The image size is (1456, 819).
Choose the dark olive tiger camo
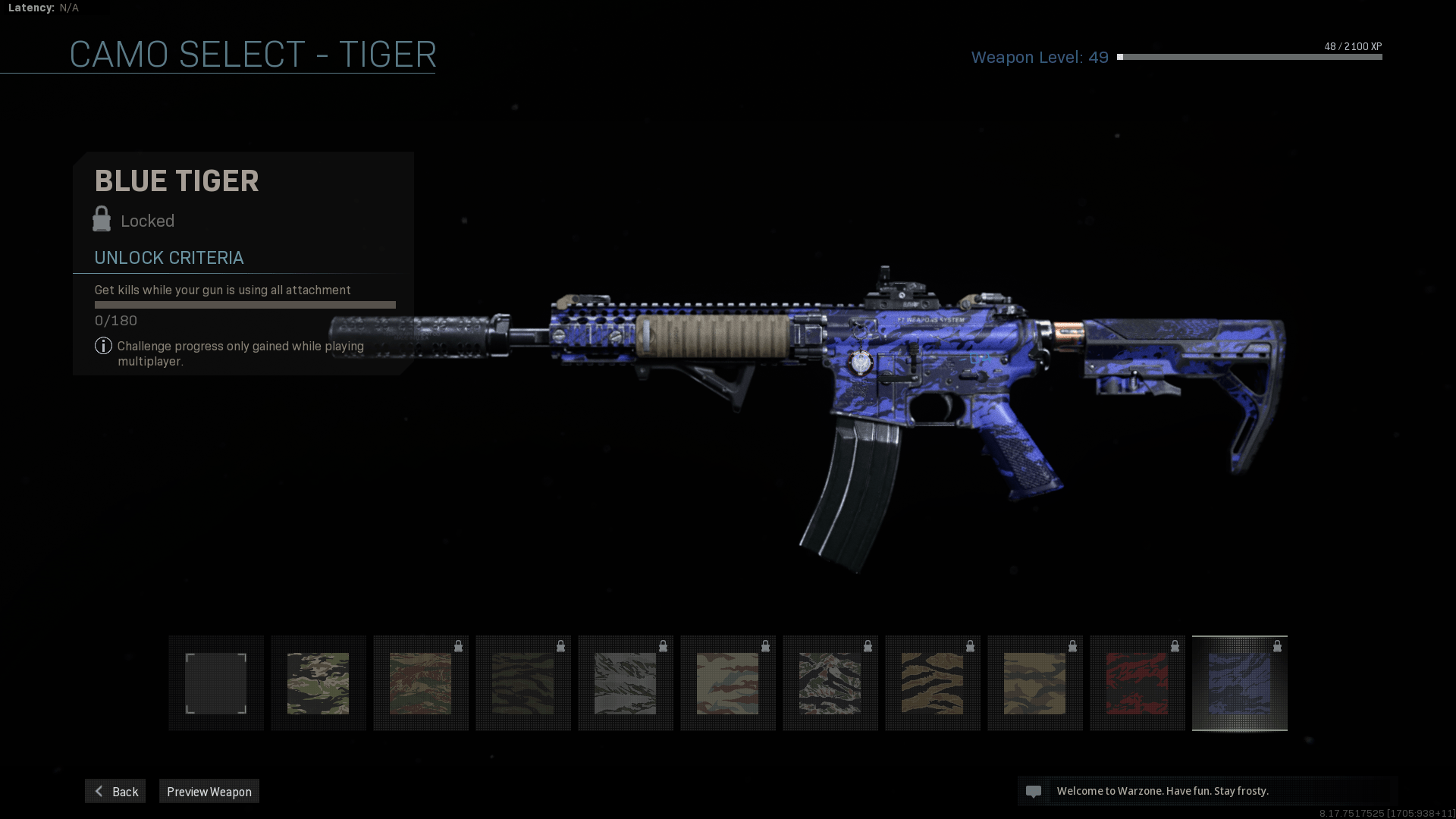tap(523, 683)
